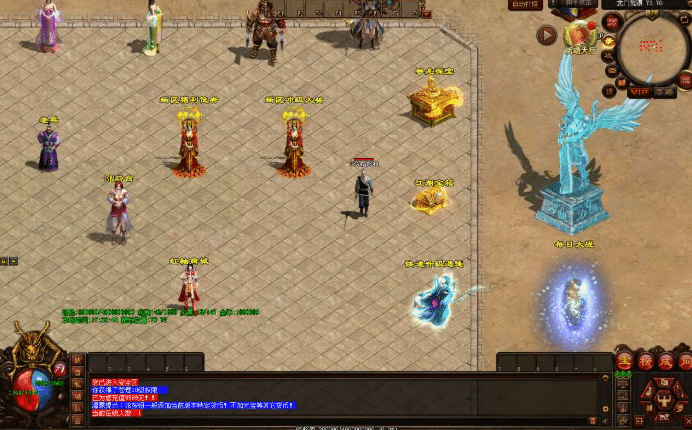The height and width of the screenshot is (430, 692).
Task: Open the 榜 ranking button
Action: [645, 360]
